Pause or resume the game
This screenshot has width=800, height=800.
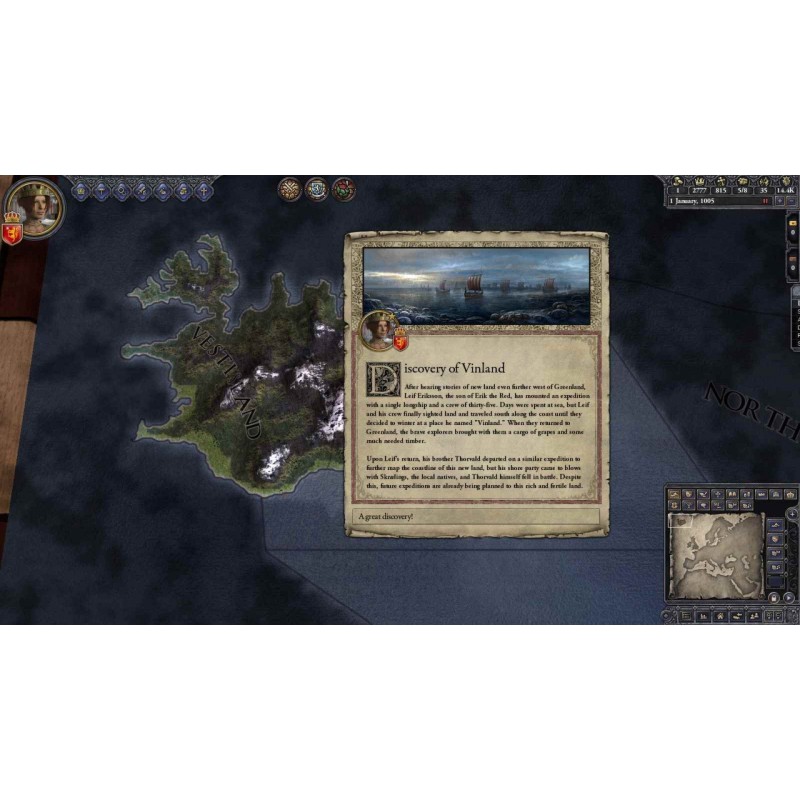click(x=766, y=201)
